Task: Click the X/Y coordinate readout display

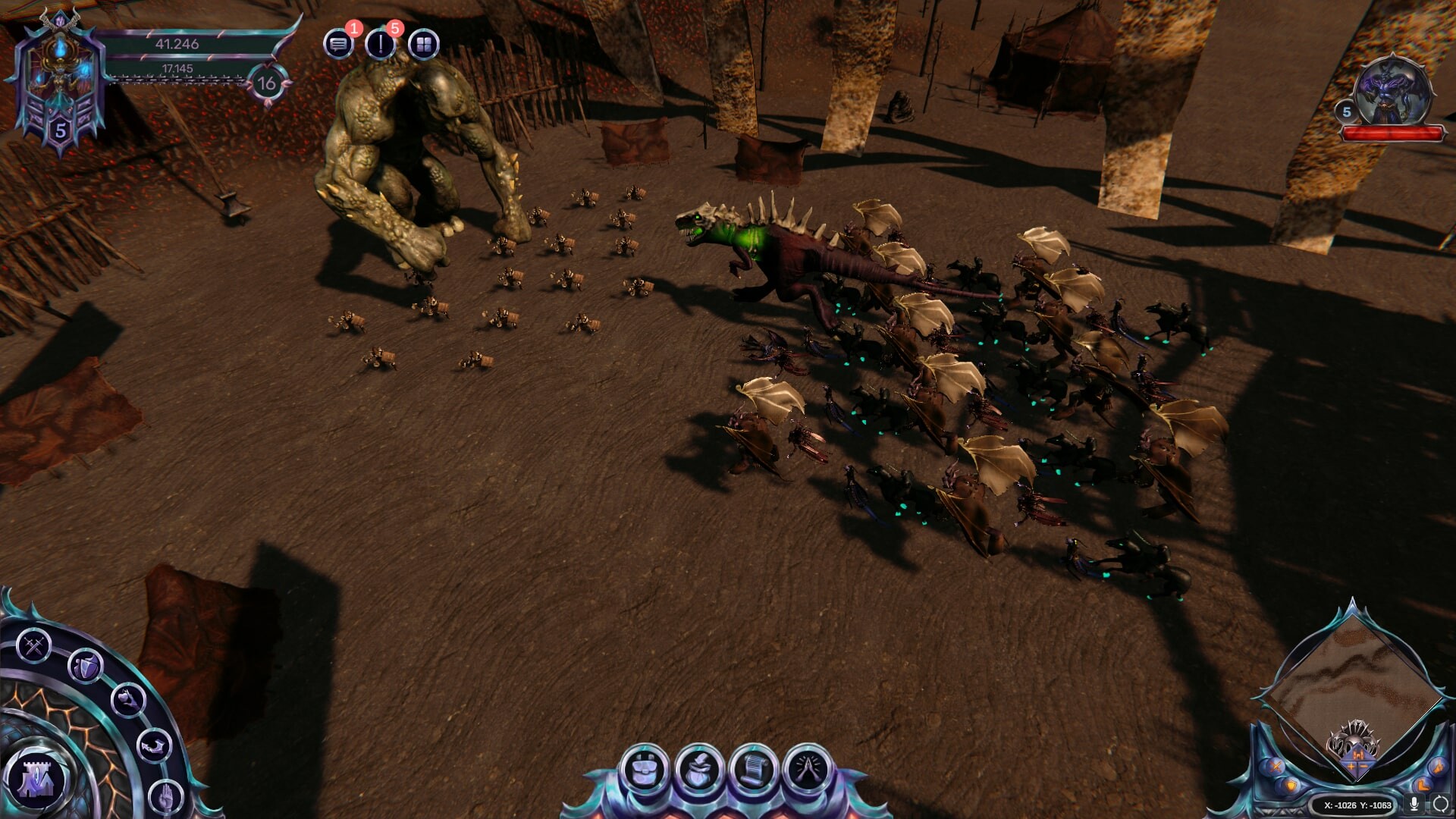Action: 1357,806
